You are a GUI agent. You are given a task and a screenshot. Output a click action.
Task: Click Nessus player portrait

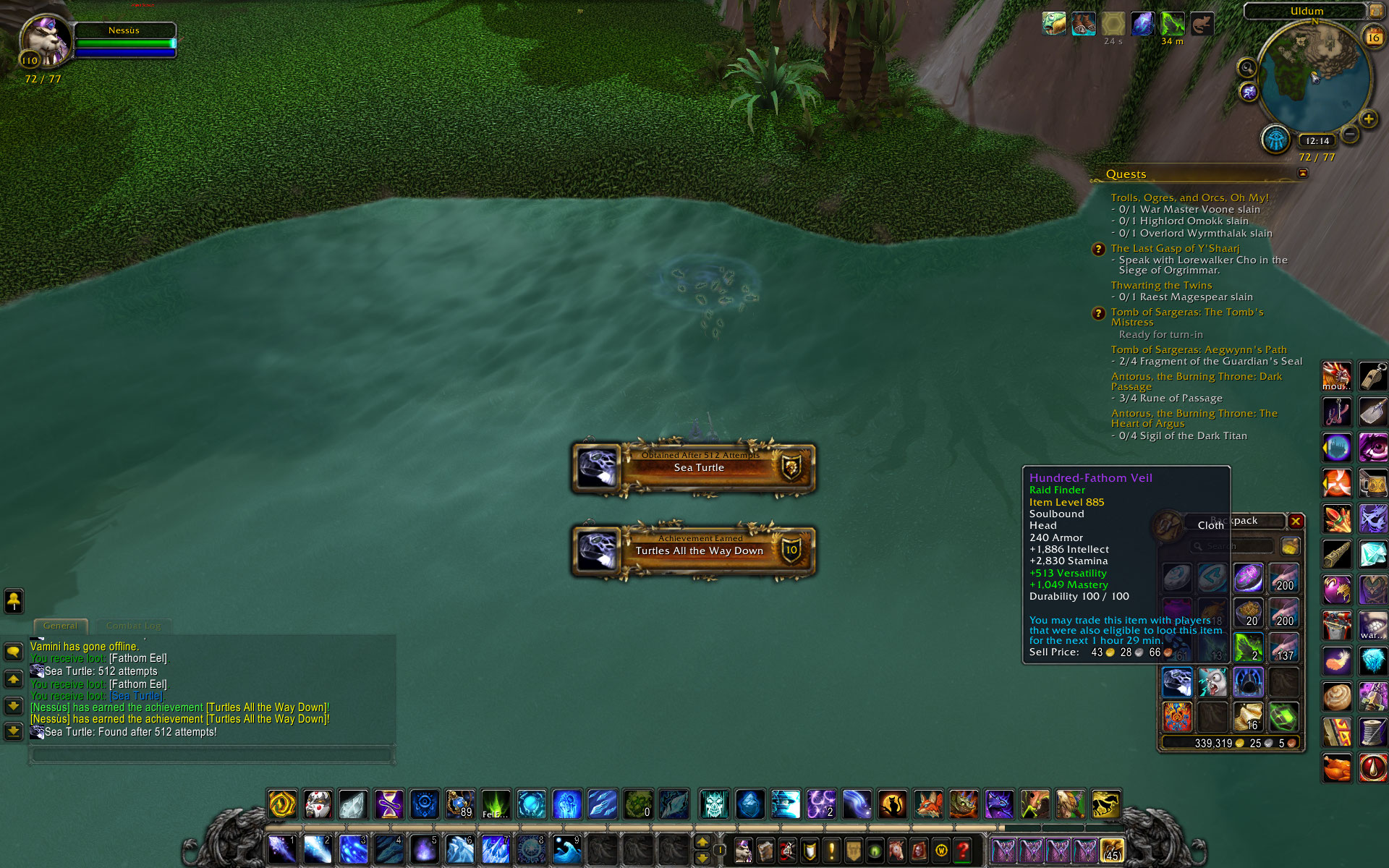[46, 41]
